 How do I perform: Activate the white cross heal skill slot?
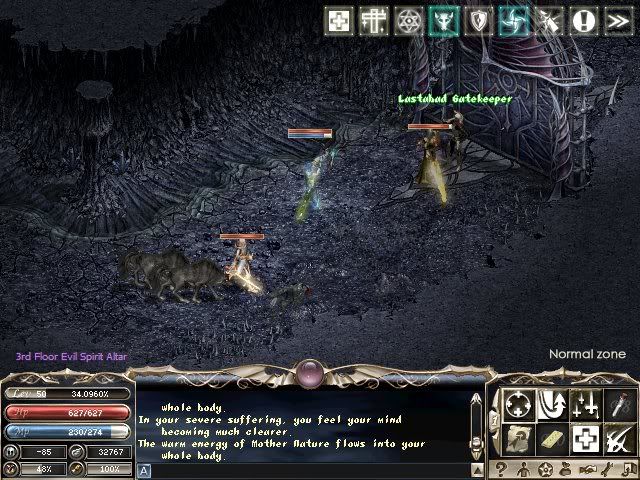click(x=585, y=438)
